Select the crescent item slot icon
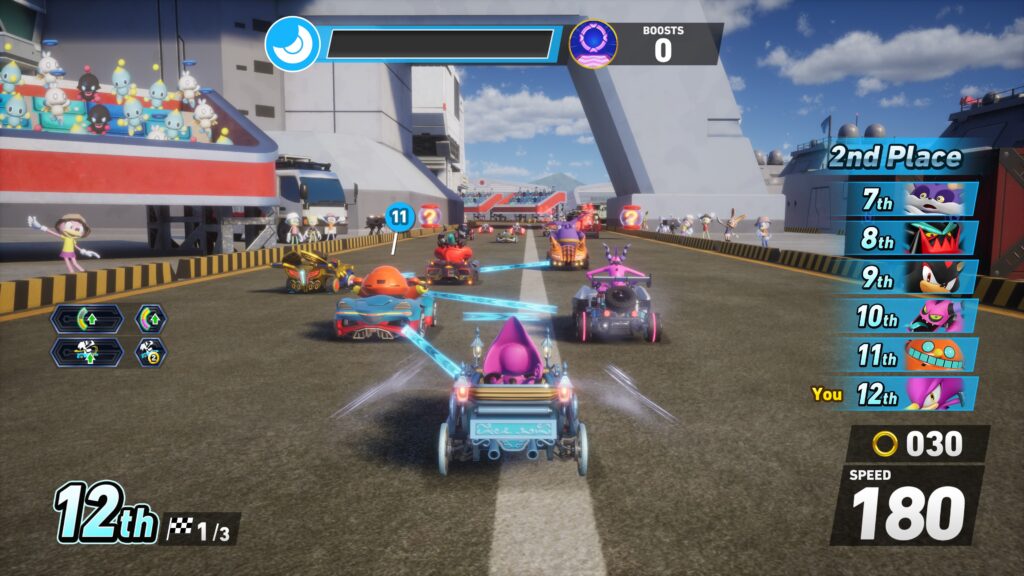The image size is (1024, 576). 292,44
